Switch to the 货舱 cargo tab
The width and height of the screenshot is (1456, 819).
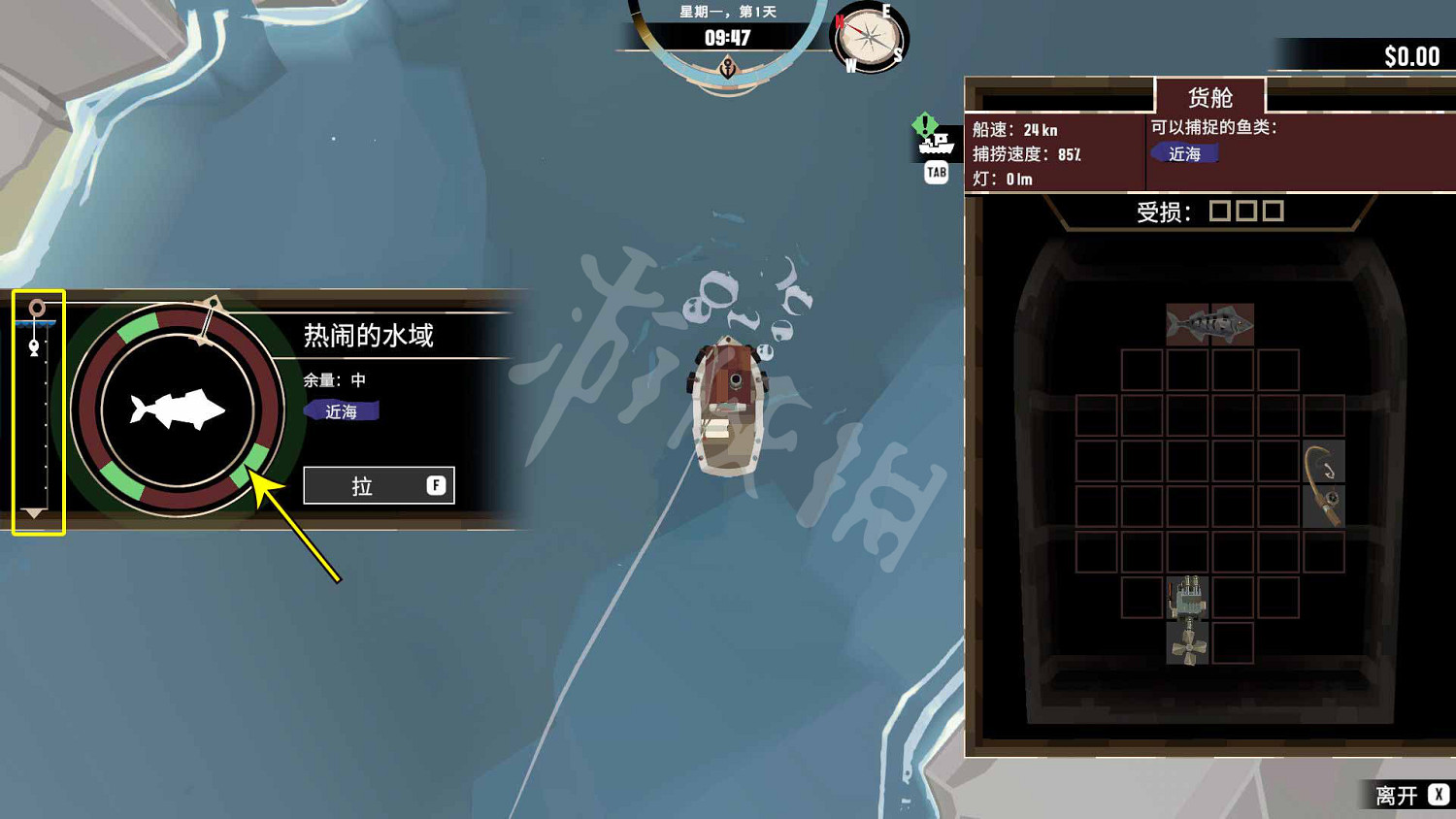1208,96
